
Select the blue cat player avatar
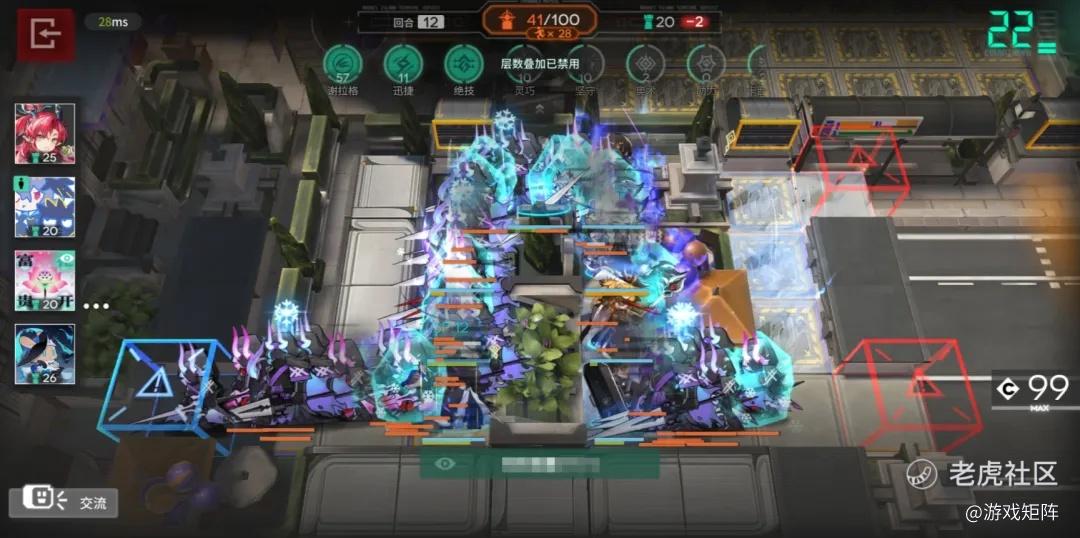point(44,207)
